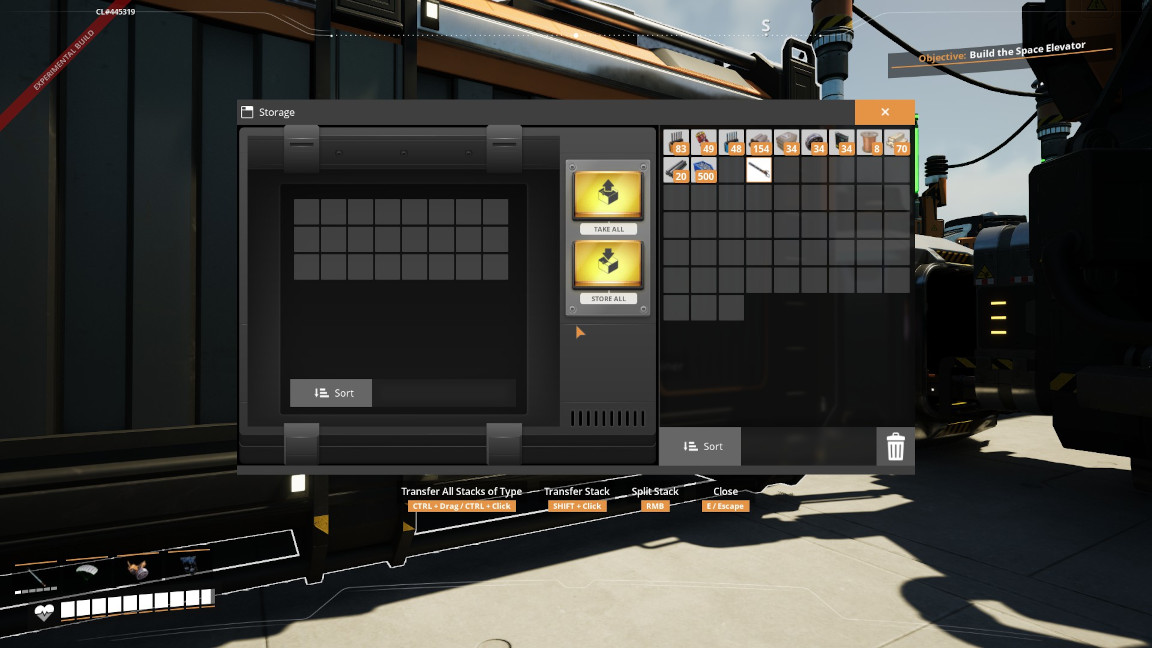Choose the blue crate stack of 500
The width and height of the screenshot is (1152, 648).
tap(704, 170)
